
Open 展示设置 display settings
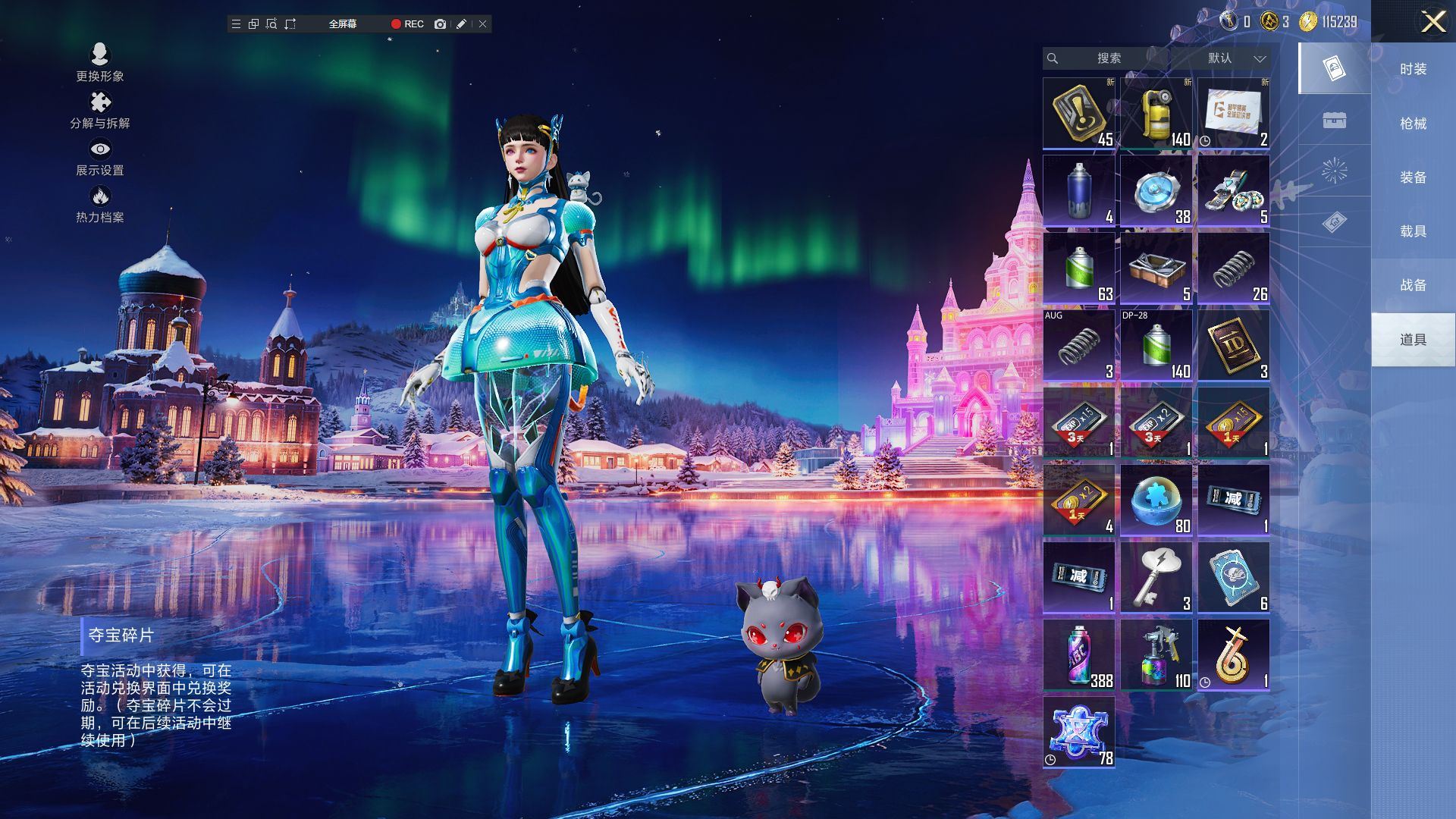tap(99, 157)
